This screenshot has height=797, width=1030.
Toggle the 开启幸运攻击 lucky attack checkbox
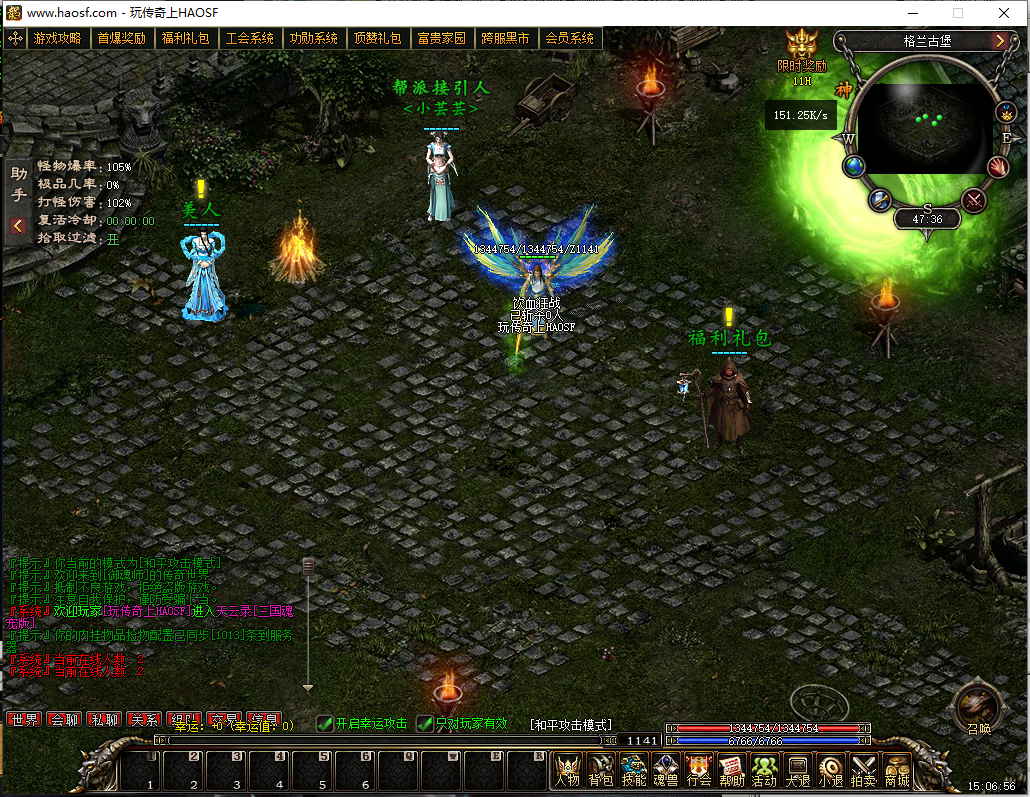[325, 724]
